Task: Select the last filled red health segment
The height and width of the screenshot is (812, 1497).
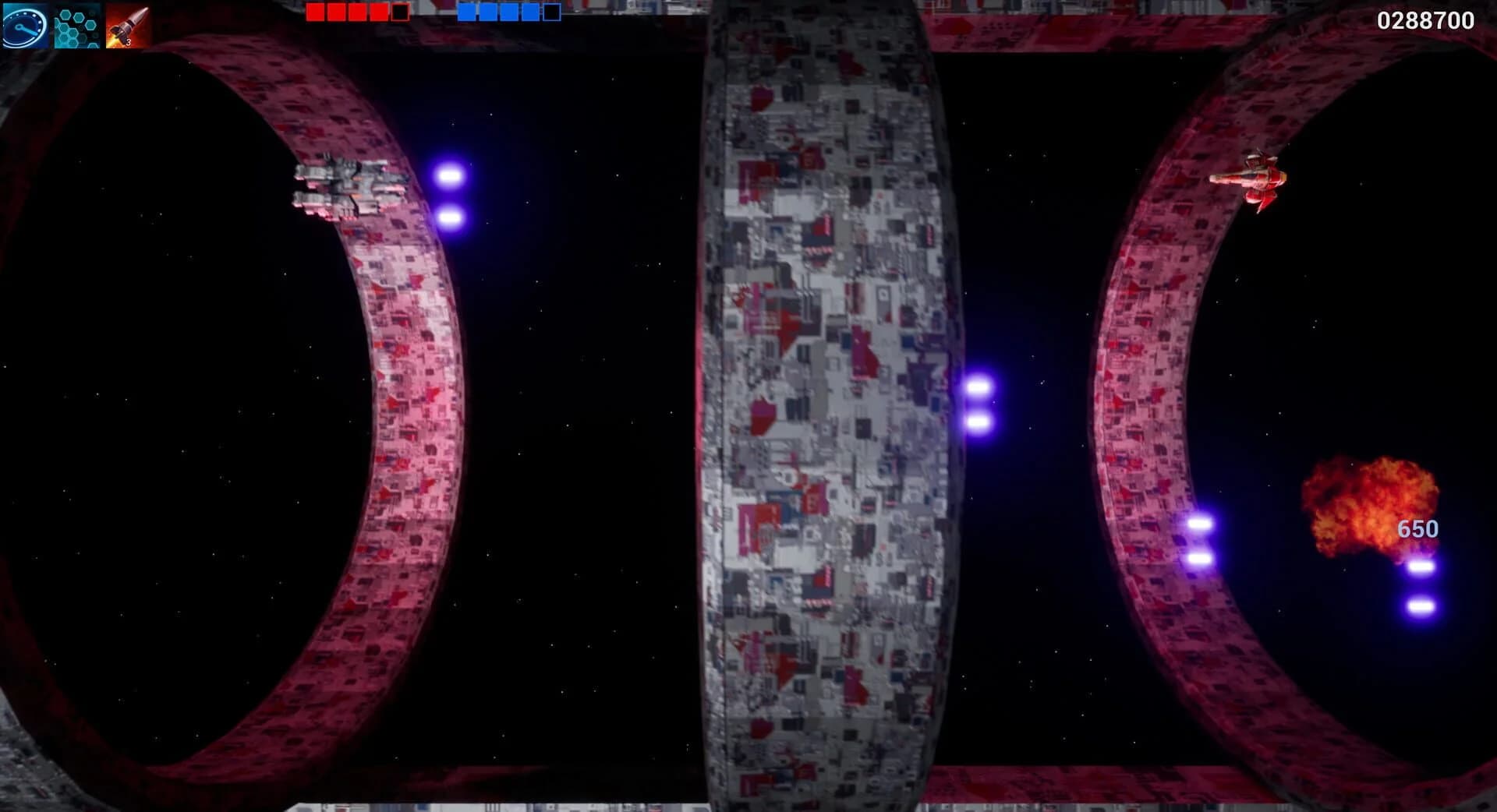Action: 380,12
